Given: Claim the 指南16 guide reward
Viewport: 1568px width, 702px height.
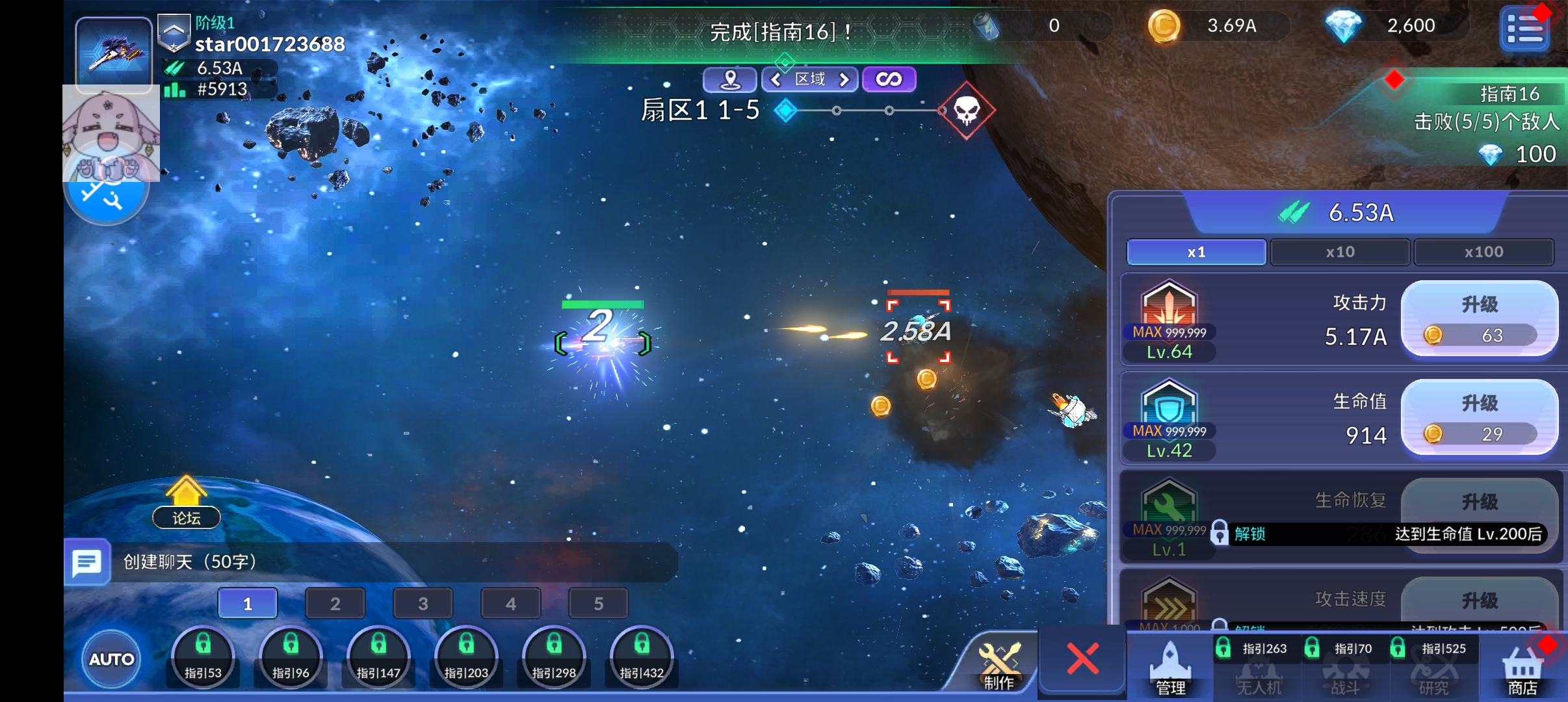Looking at the screenshot, I should click(x=1489, y=123).
